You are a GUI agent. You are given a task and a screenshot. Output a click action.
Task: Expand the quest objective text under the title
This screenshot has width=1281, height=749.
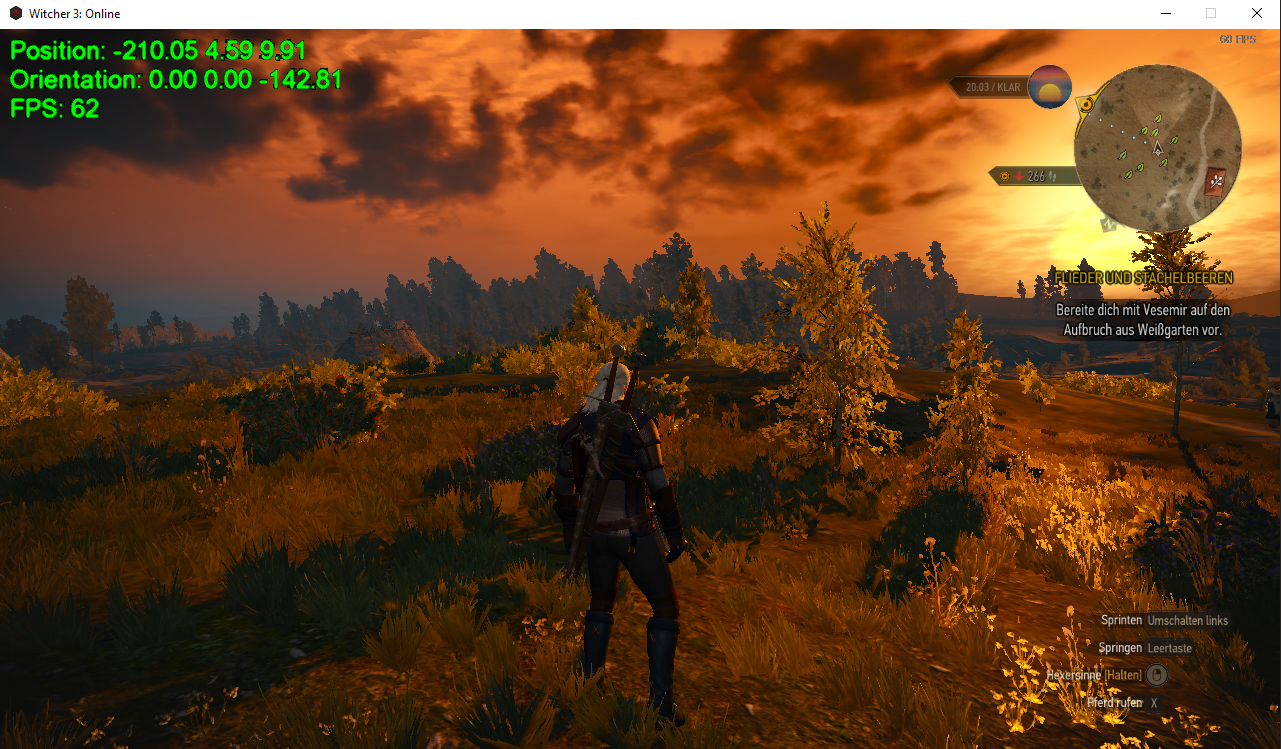click(1143, 318)
